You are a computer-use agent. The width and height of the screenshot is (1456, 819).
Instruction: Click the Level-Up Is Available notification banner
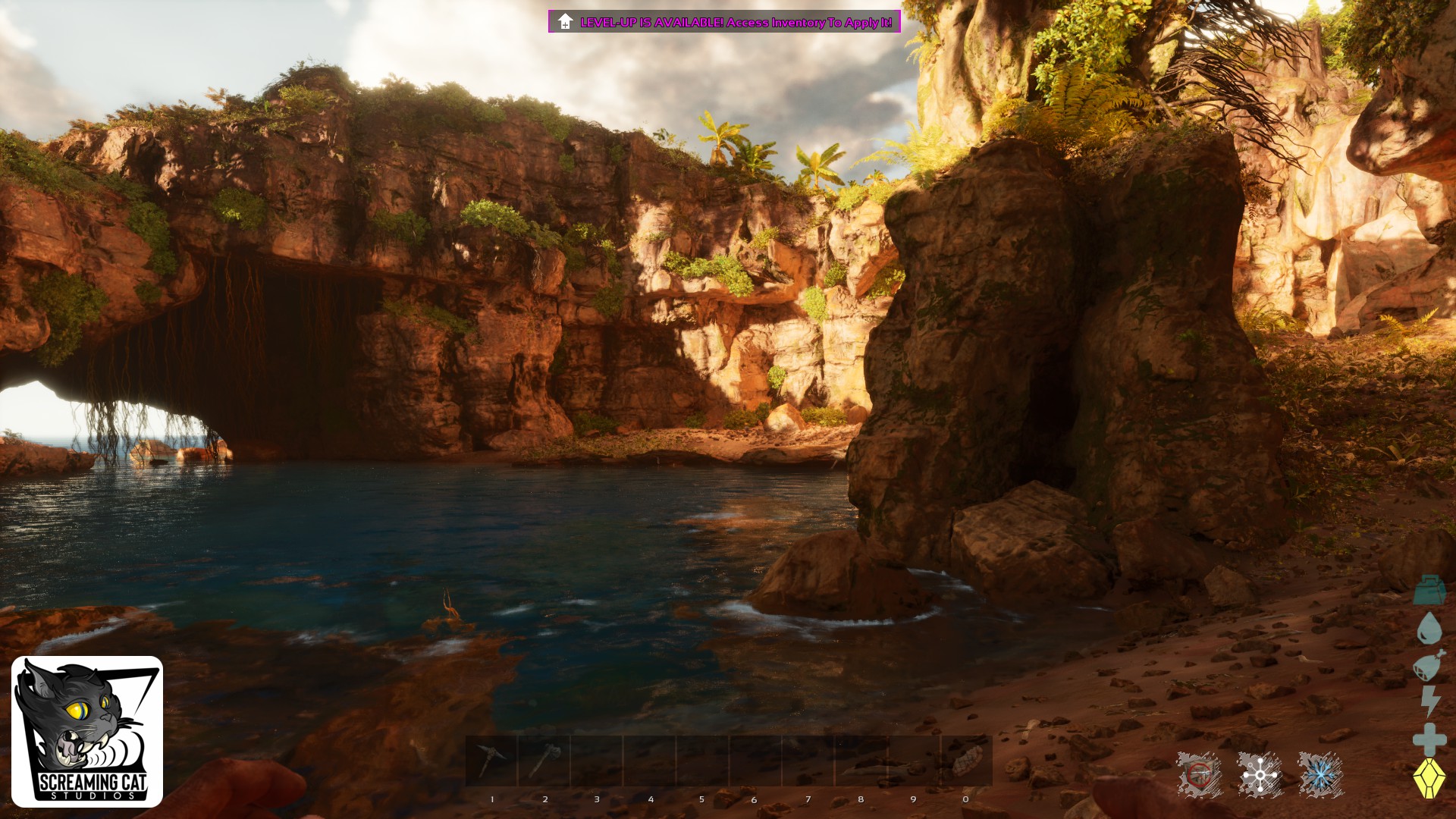(724, 22)
